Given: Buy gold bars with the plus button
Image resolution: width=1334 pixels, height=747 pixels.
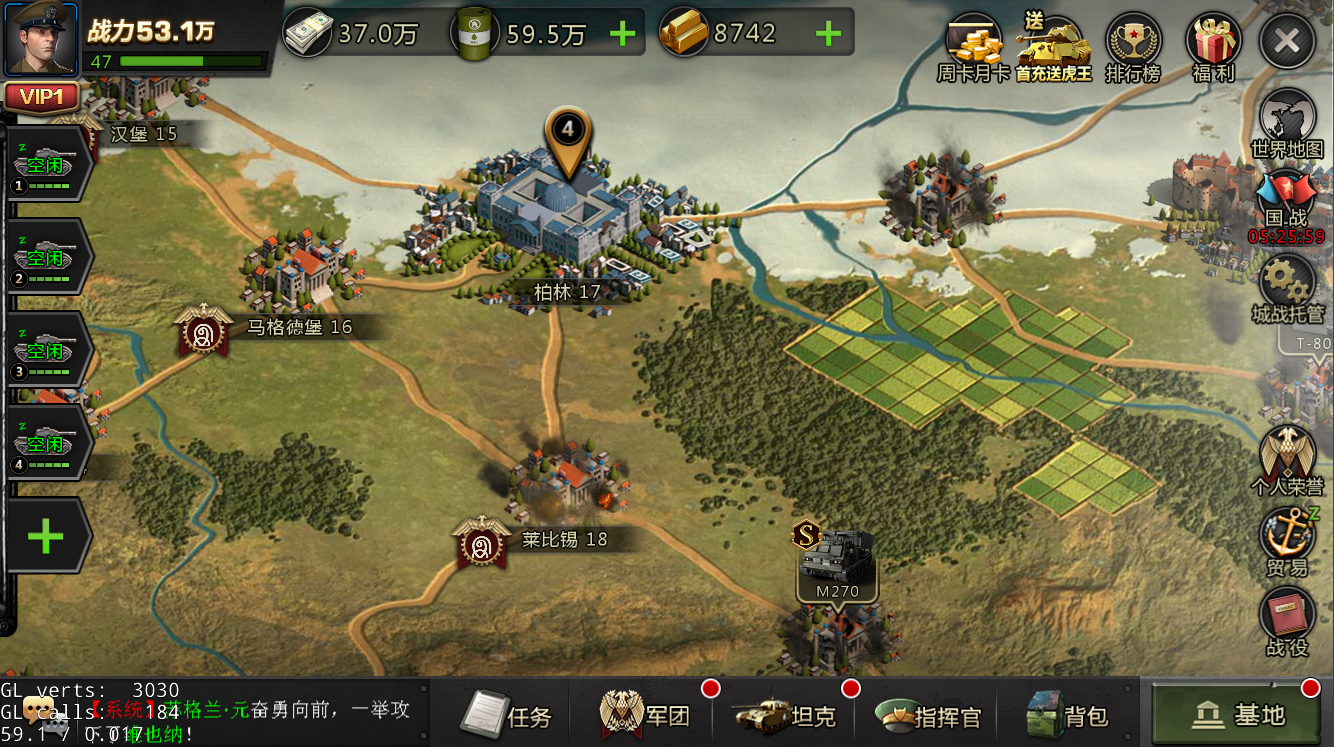Looking at the screenshot, I should click(828, 34).
